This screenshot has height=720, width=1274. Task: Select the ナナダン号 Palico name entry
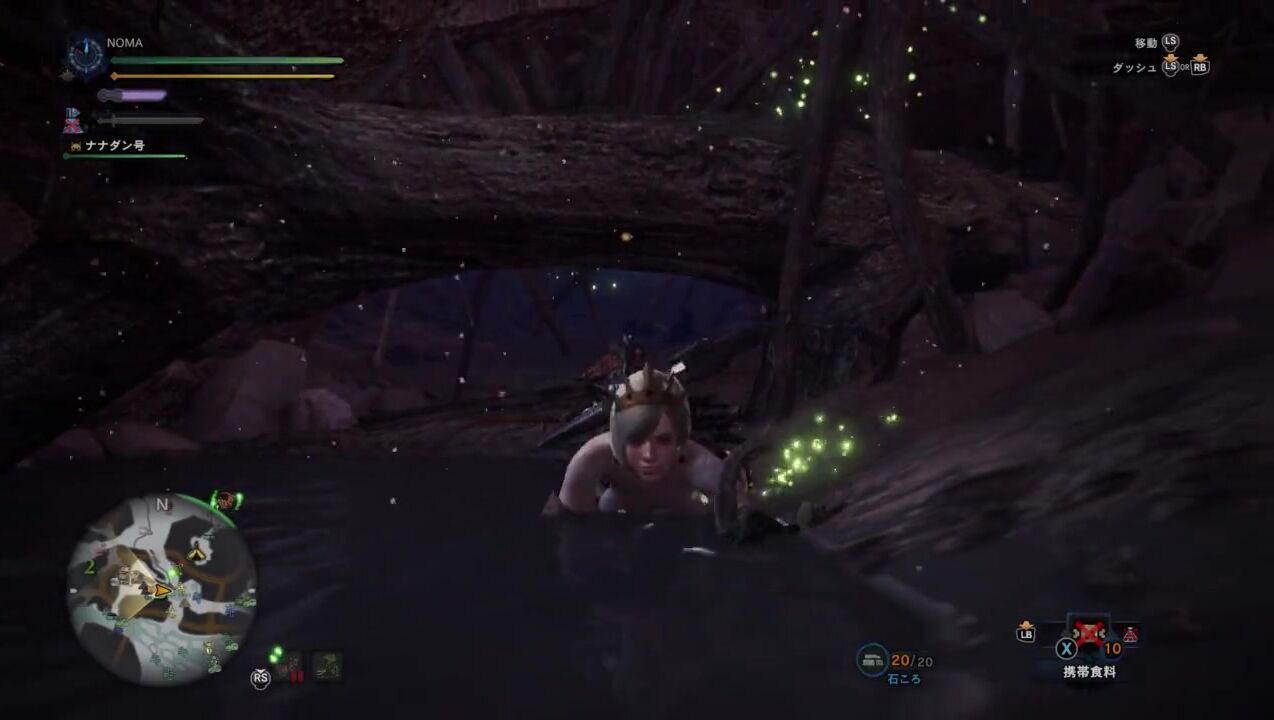click(114, 146)
